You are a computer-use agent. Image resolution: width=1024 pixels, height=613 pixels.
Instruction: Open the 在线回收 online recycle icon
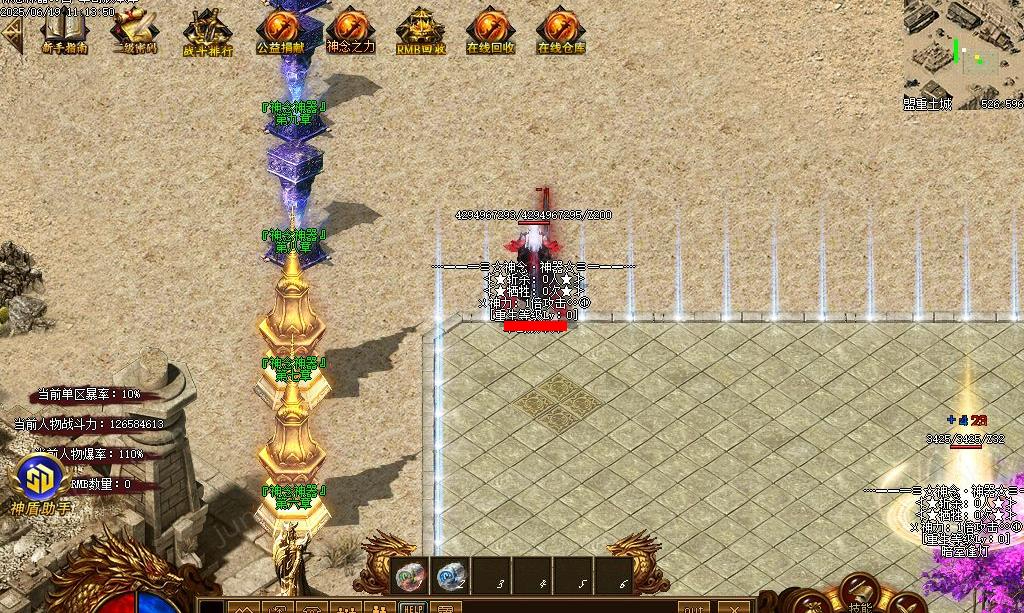490,28
